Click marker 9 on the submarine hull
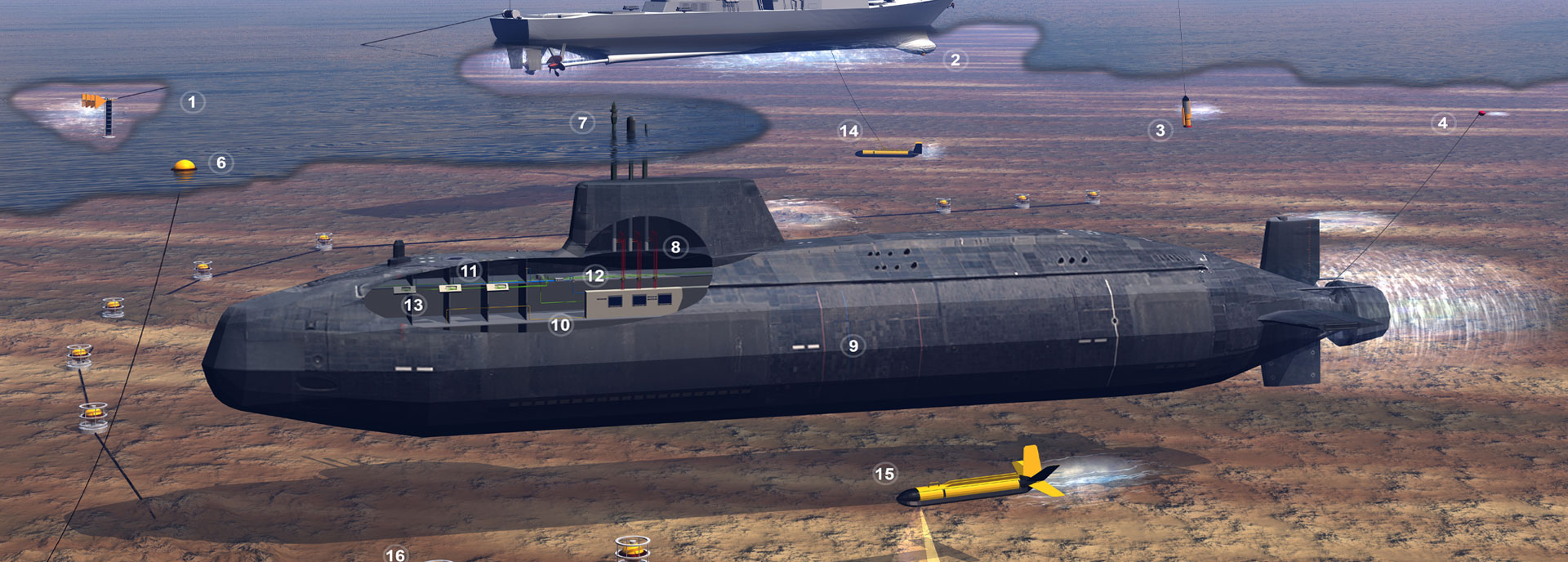 (853, 346)
